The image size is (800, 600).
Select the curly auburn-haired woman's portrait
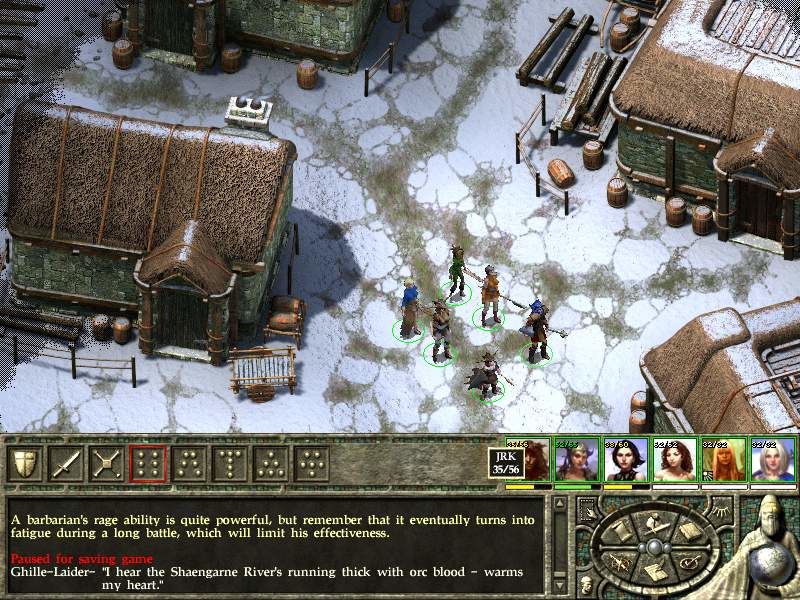676,460
